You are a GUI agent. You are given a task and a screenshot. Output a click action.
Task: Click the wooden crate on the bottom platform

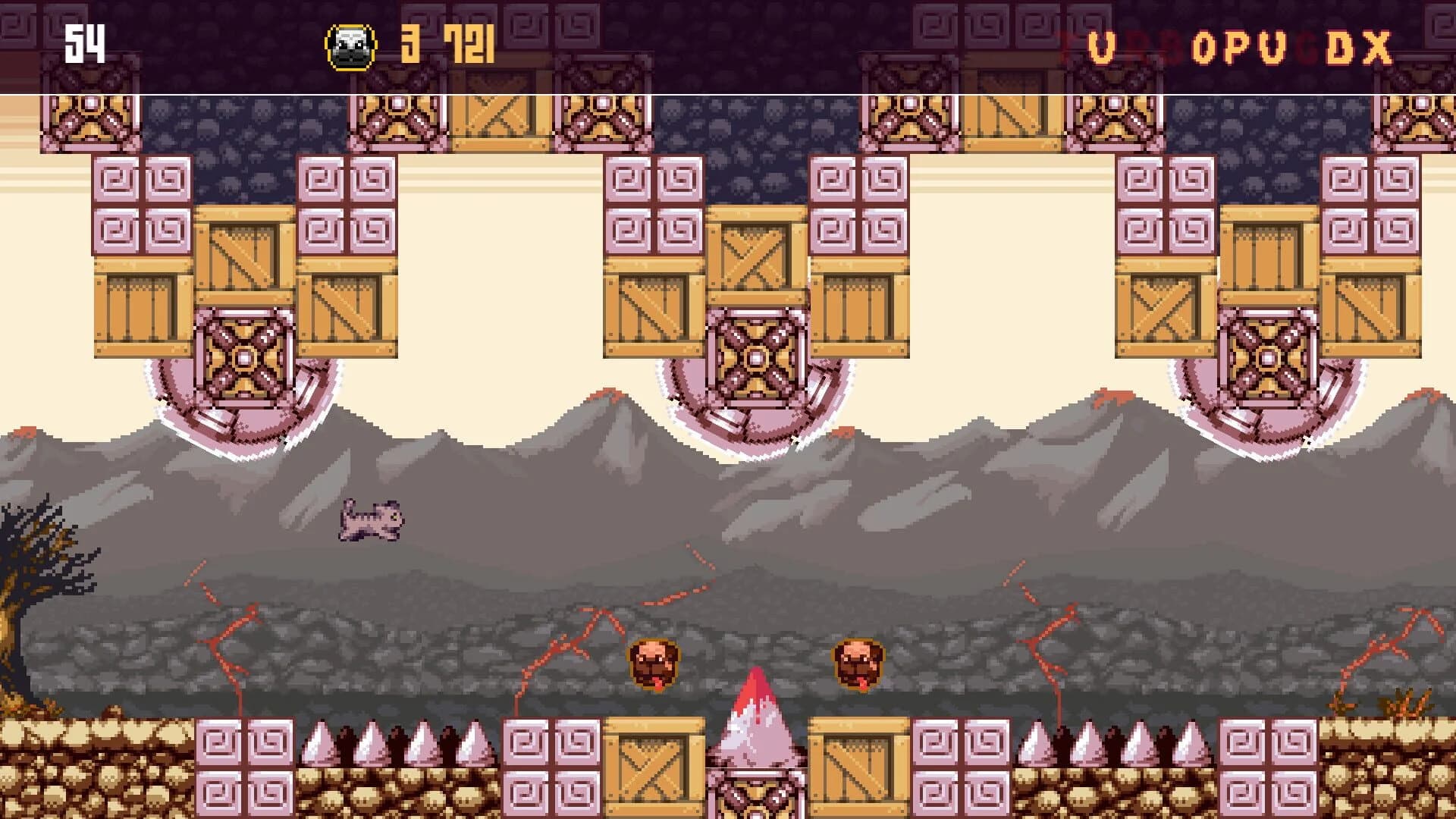pyautogui.click(x=652, y=766)
